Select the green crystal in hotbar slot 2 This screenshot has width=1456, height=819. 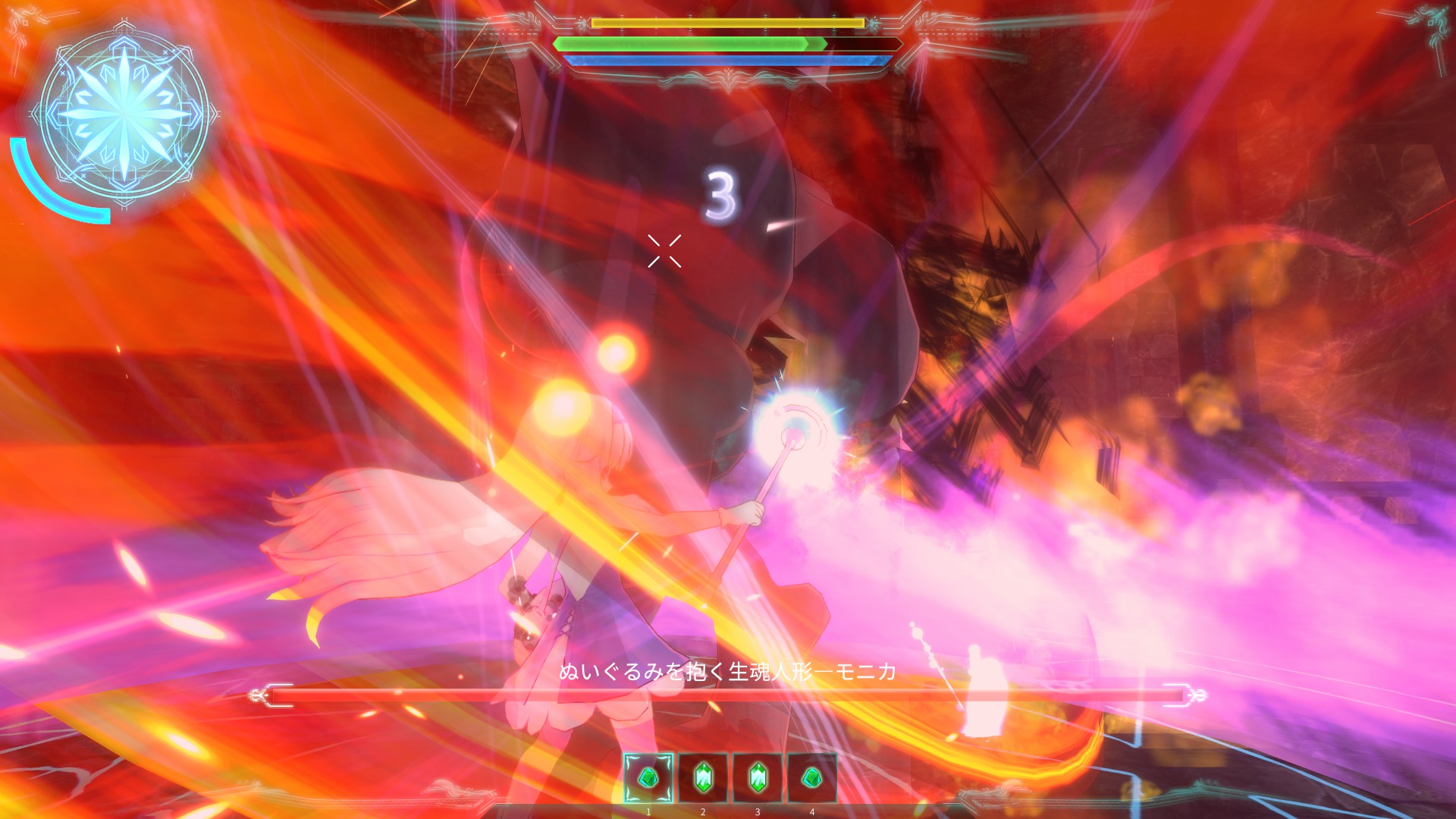(x=703, y=777)
